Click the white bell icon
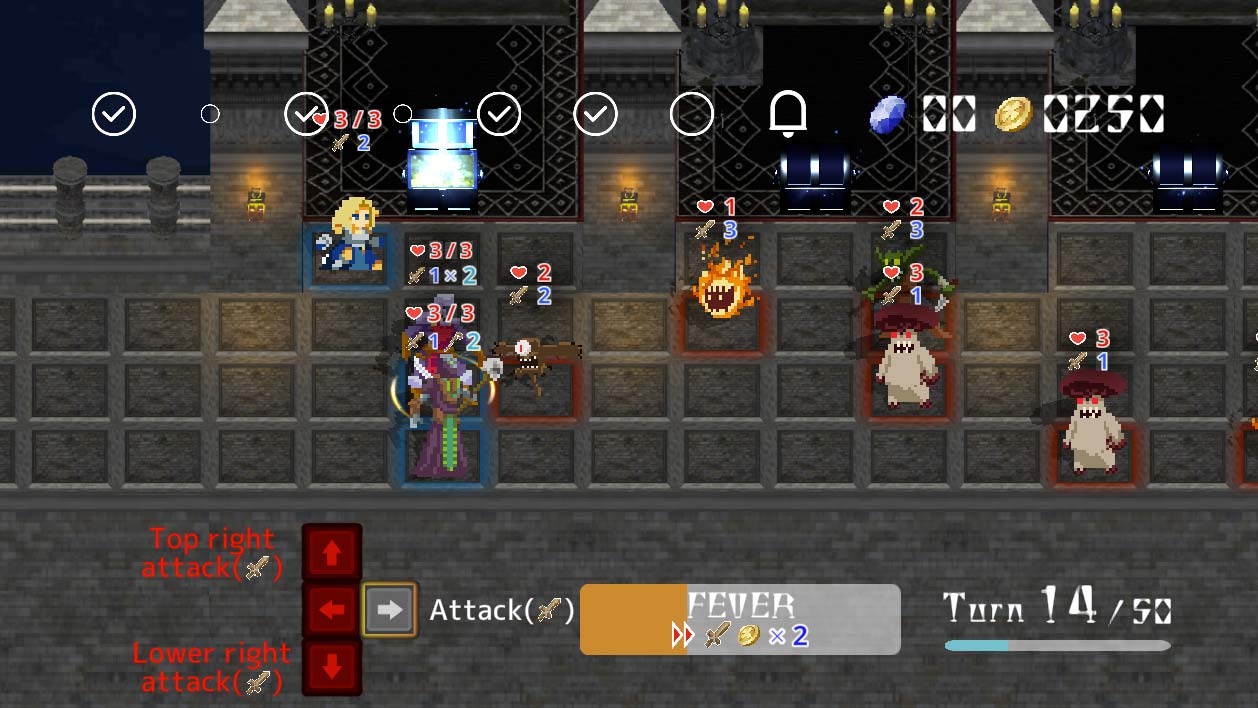Screen dimensions: 1258x708 [788, 113]
